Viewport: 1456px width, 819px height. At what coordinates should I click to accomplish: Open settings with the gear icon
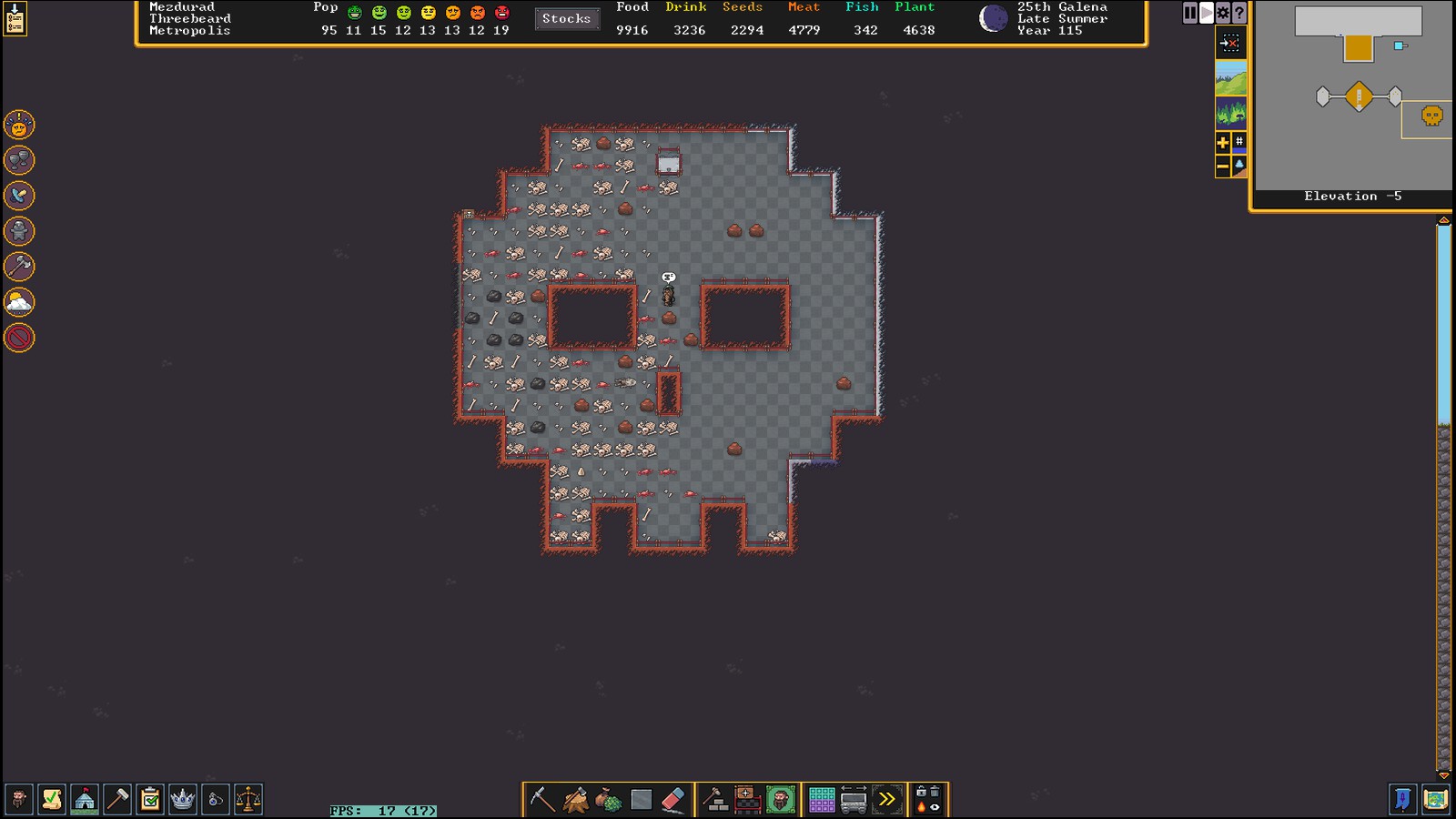pyautogui.click(x=1222, y=13)
